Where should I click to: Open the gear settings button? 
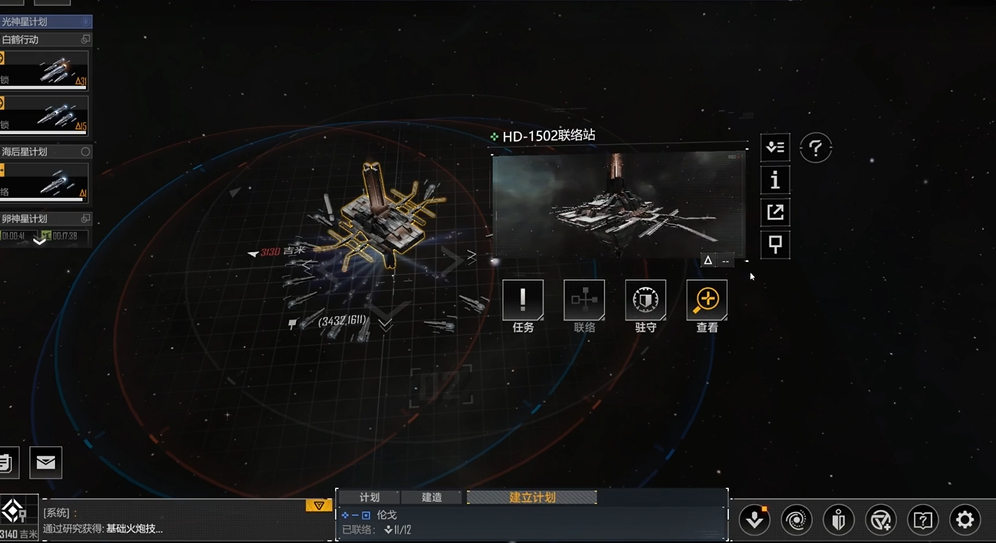pos(964,519)
